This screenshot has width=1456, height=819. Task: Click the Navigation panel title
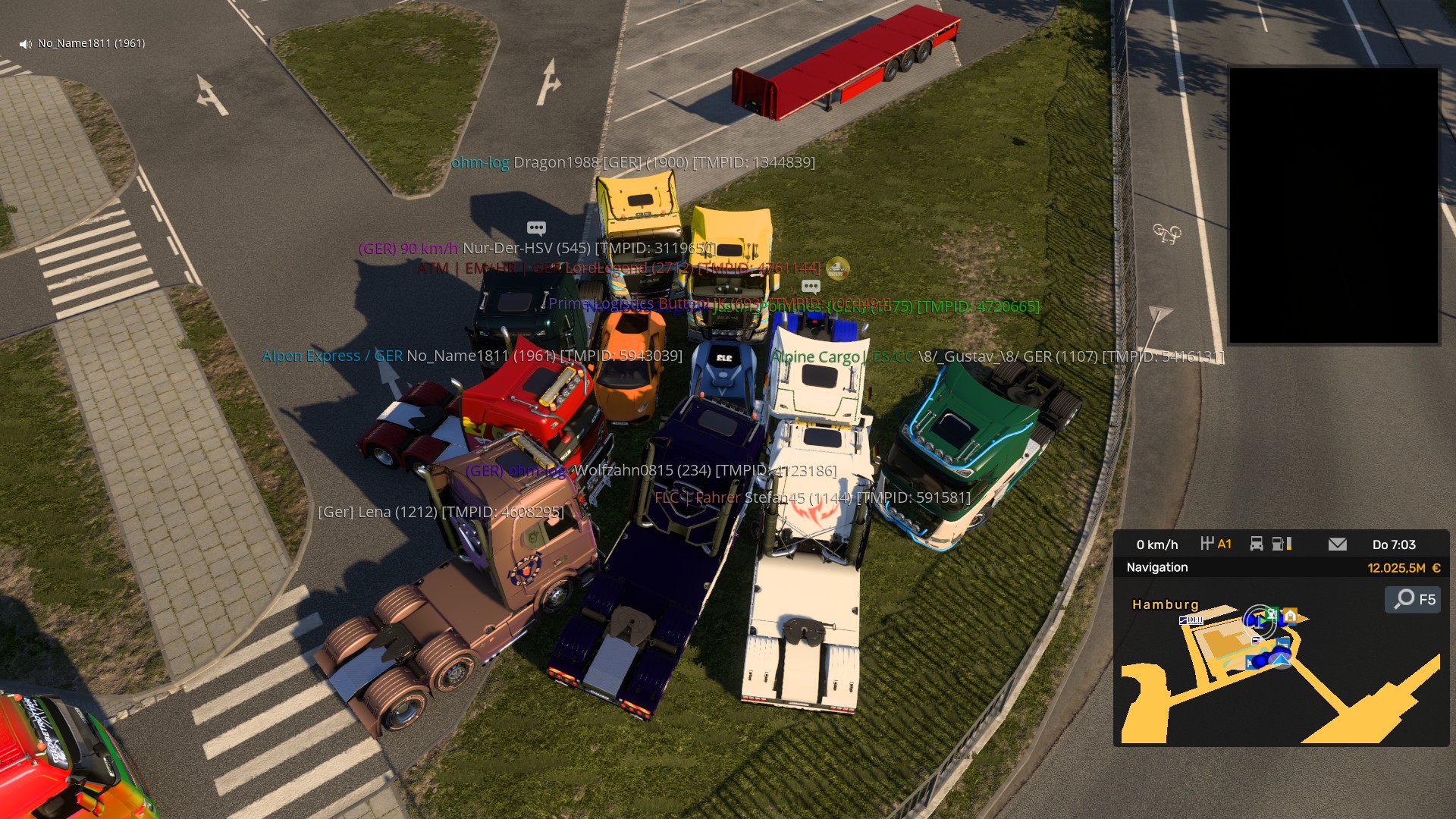click(x=1156, y=567)
